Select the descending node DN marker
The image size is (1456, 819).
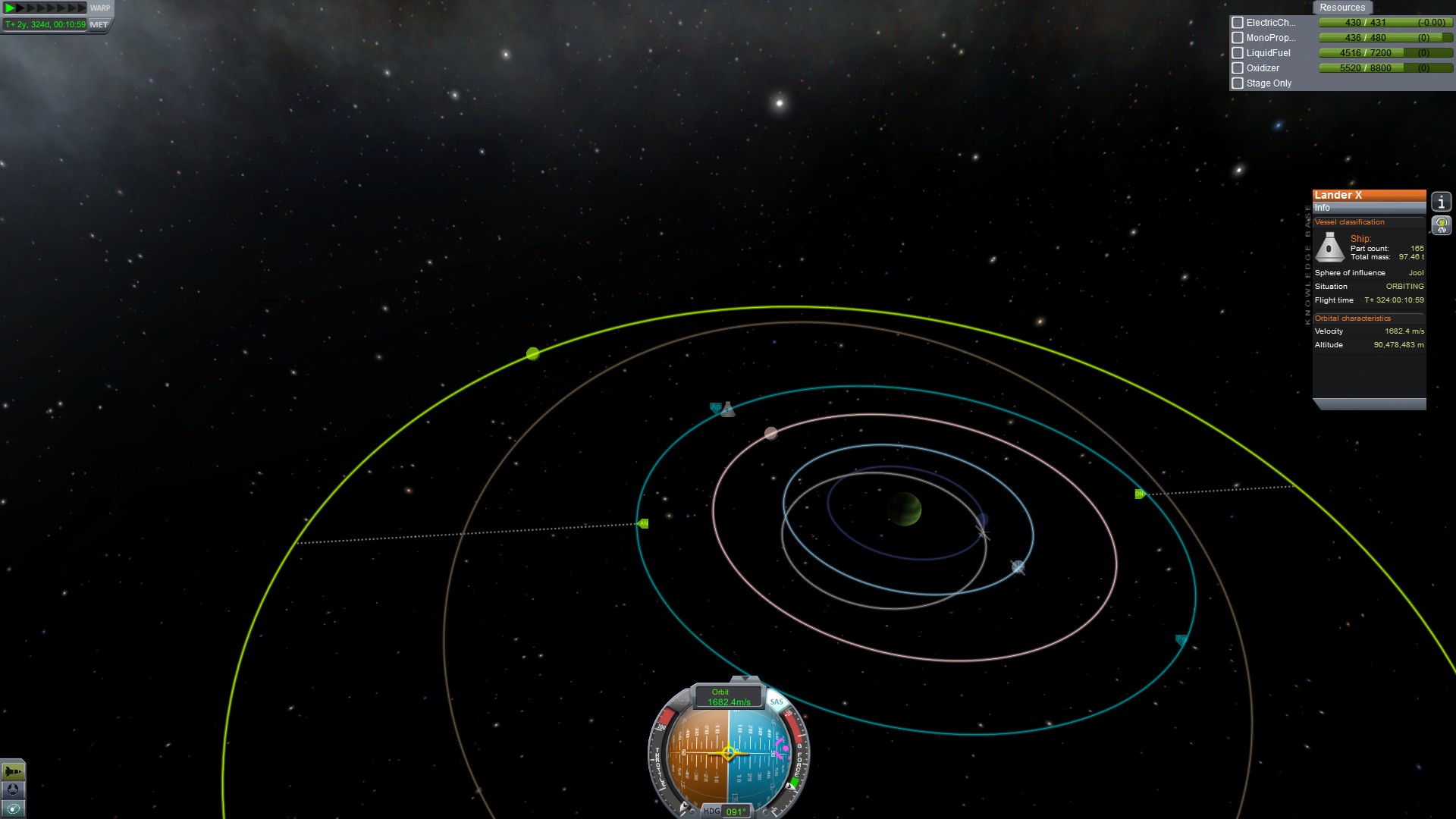point(1139,494)
